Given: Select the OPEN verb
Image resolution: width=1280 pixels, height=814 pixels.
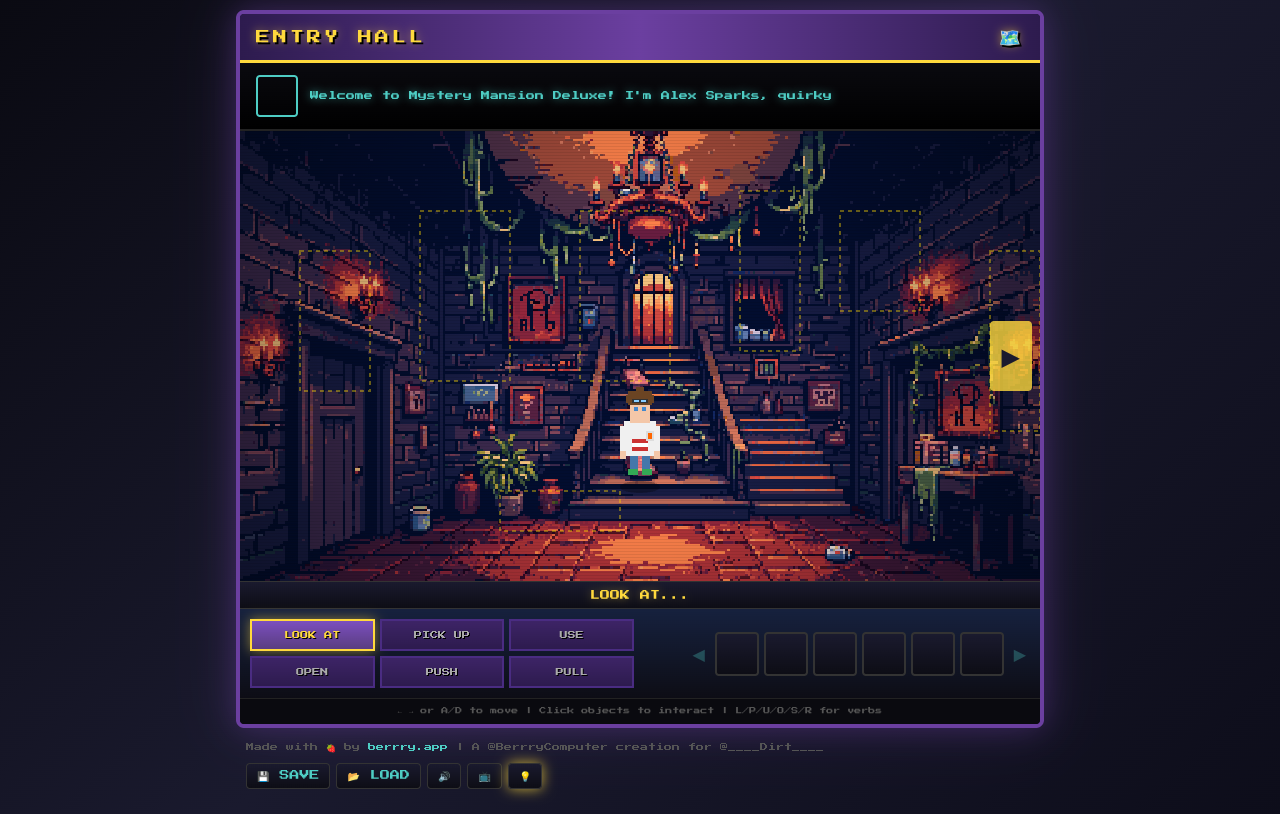Looking at the screenshot, I should coord(312,671).
